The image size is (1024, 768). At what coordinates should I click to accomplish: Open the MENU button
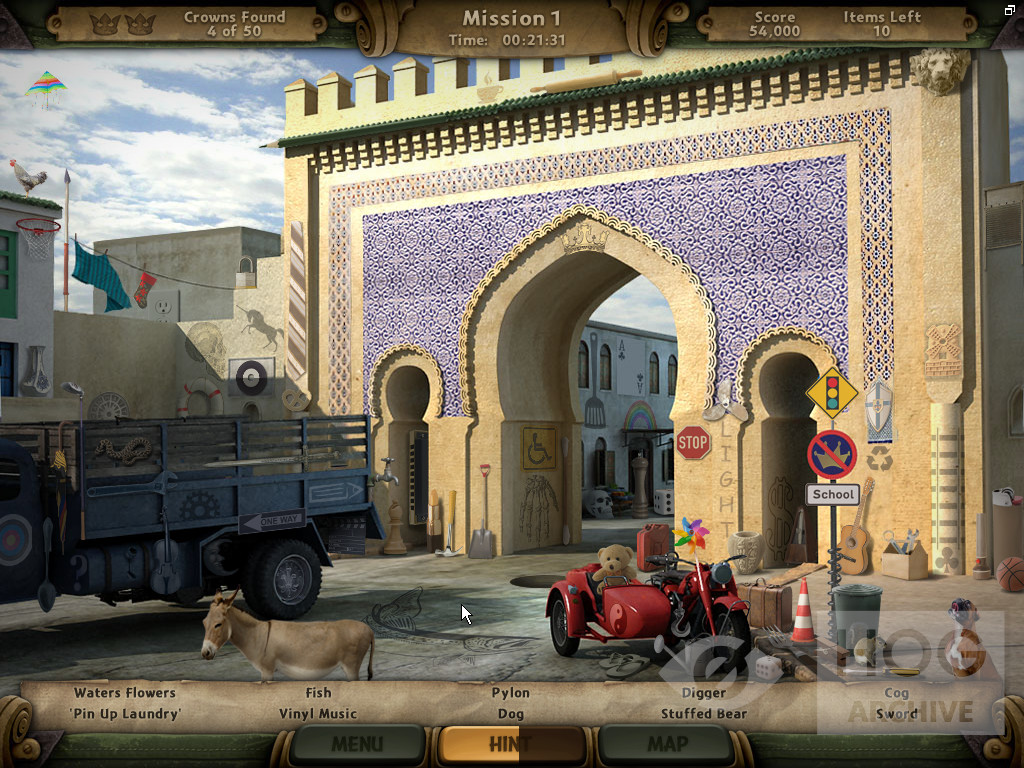coord(357,744)
